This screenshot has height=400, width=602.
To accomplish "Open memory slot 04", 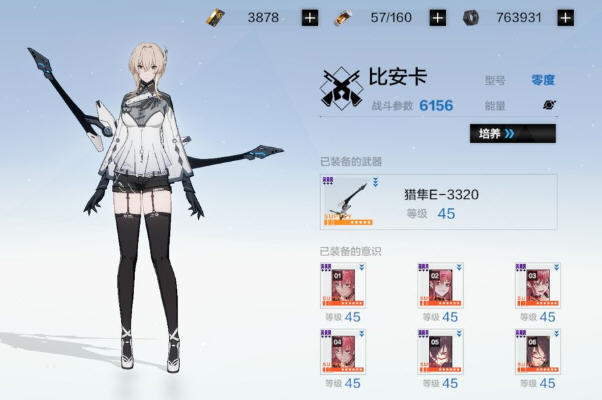I will [x=343, y=352].
